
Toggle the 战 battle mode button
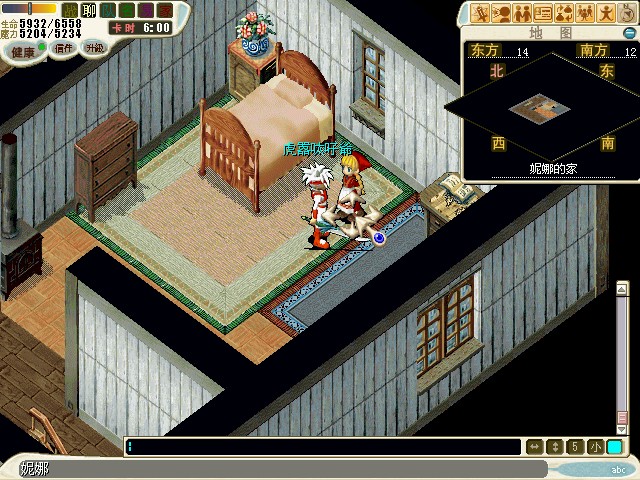pyautogui.click(x=70, y=10)
